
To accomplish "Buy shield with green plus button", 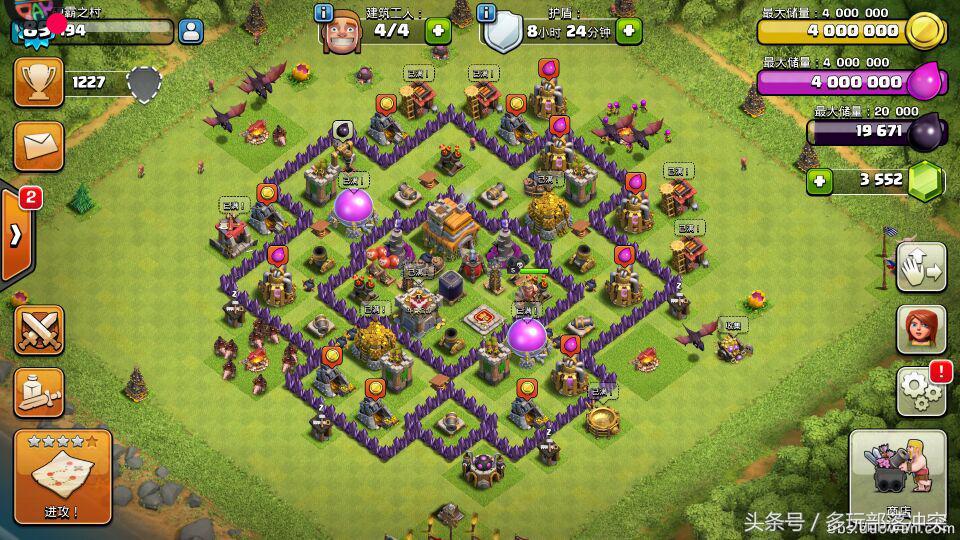I will point(628,30).
